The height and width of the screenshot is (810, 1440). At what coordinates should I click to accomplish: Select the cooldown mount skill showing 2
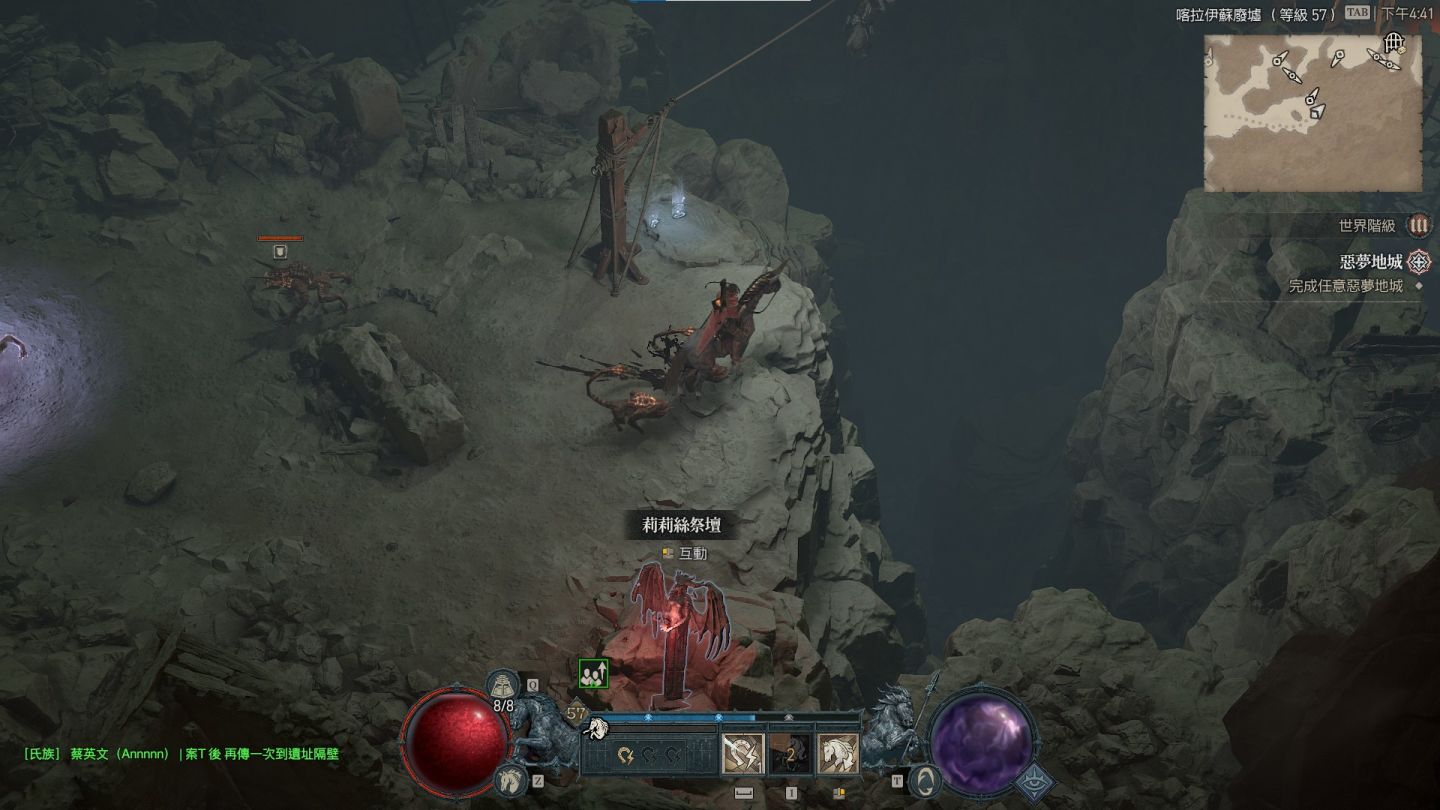point(790,753)
